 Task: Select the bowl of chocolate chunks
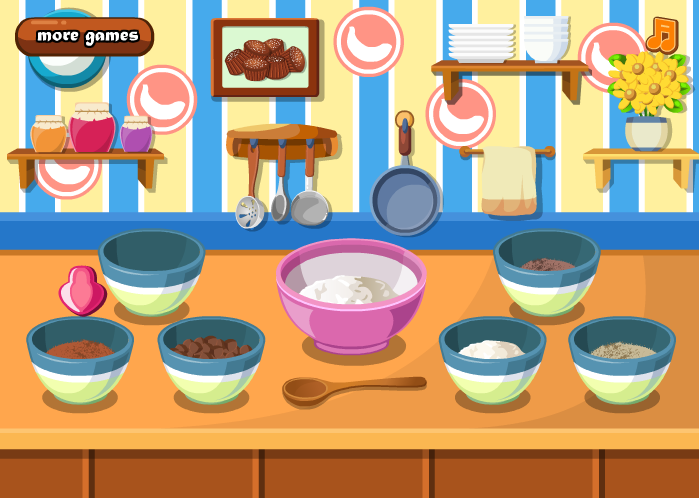[x=211, y=356]
